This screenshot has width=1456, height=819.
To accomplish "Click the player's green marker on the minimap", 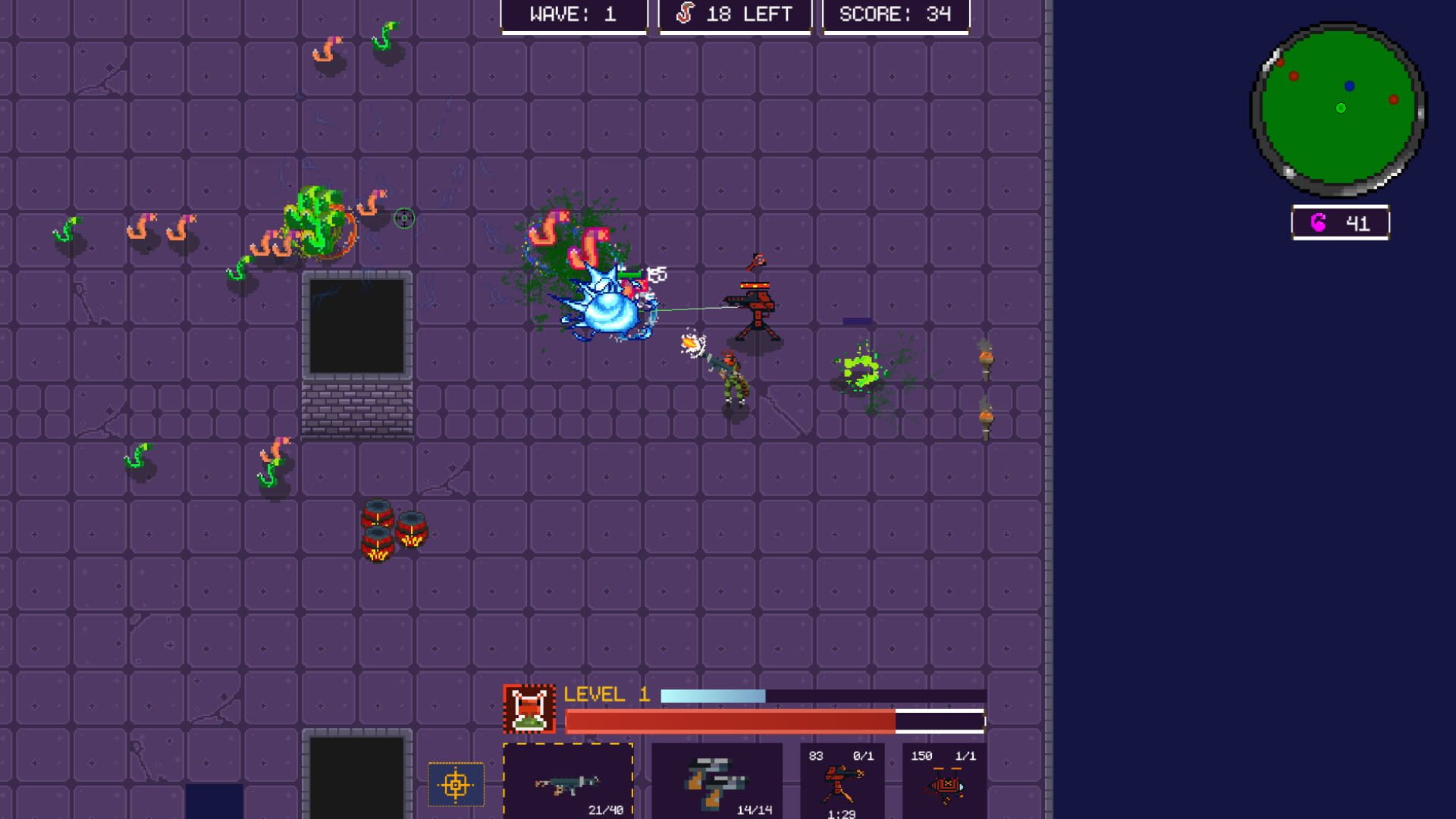I will click(x=1340, y=108).
